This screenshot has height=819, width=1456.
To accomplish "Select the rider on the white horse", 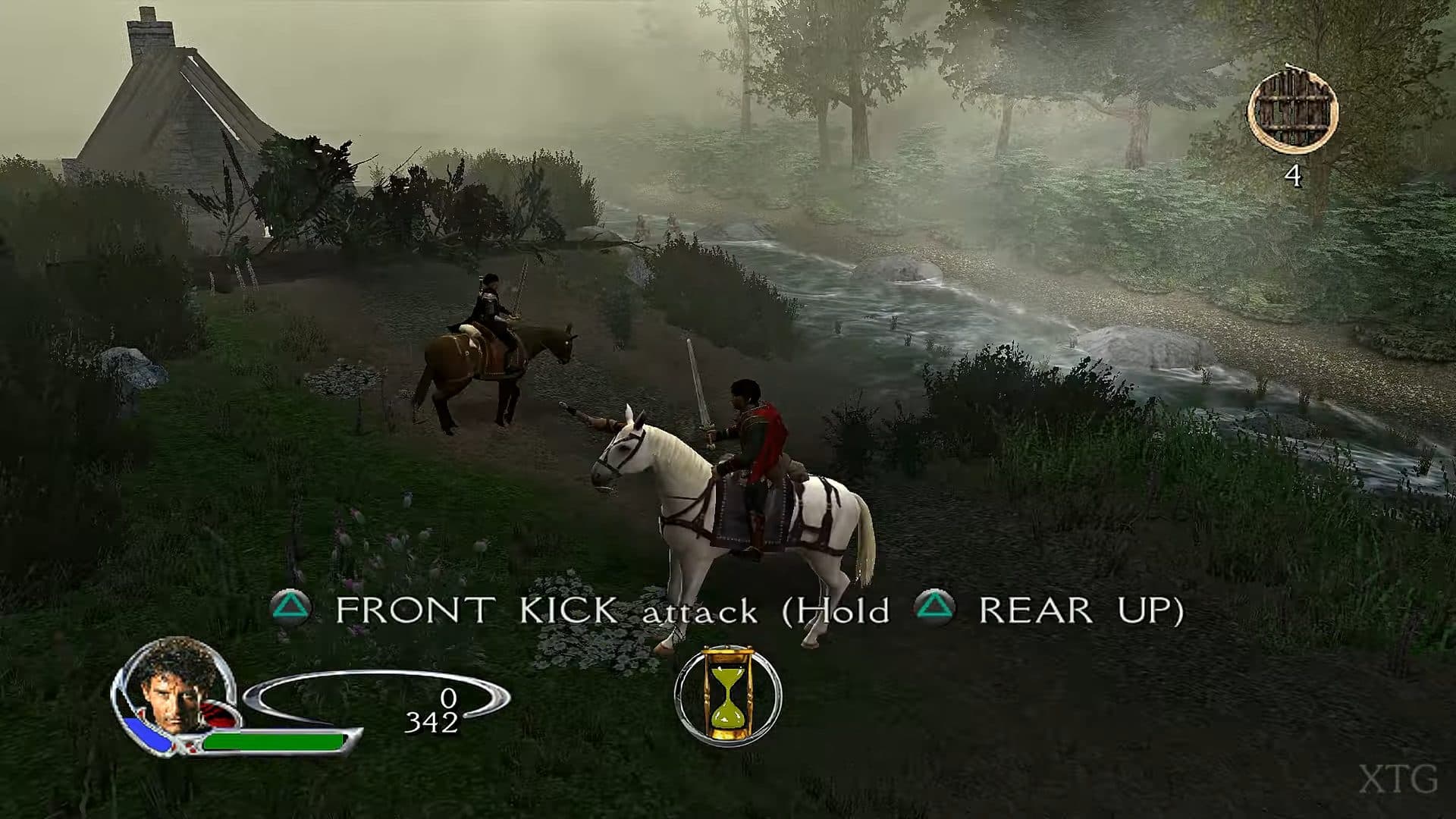I will [x=758, y=432].
